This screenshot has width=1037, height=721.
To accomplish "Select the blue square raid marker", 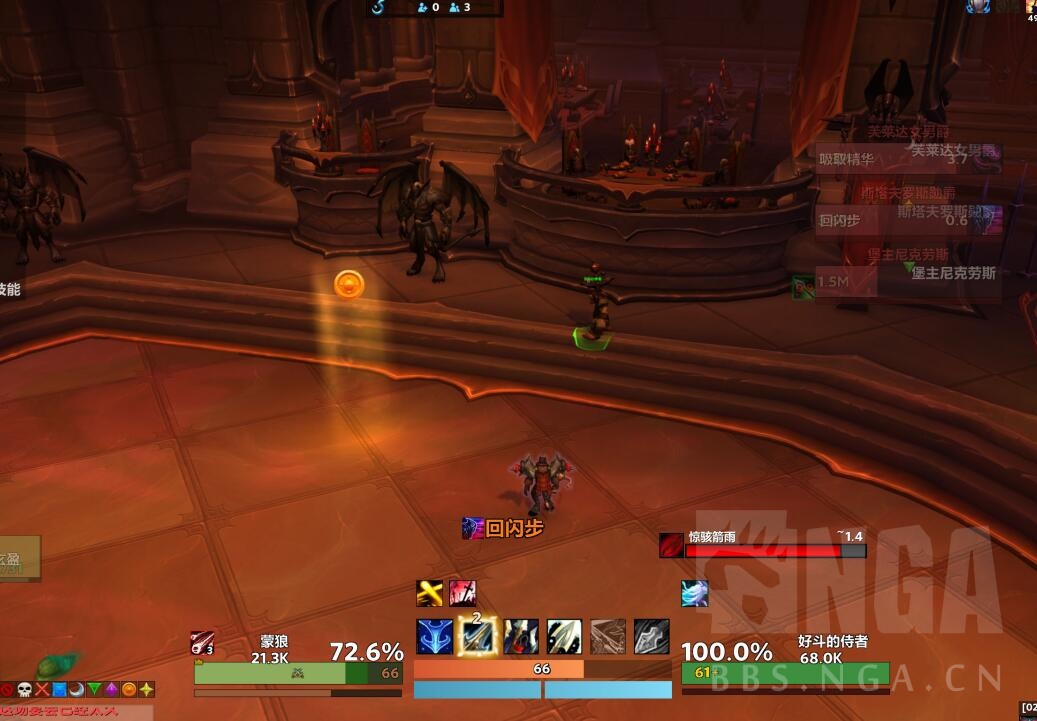I will coord(59,690).
